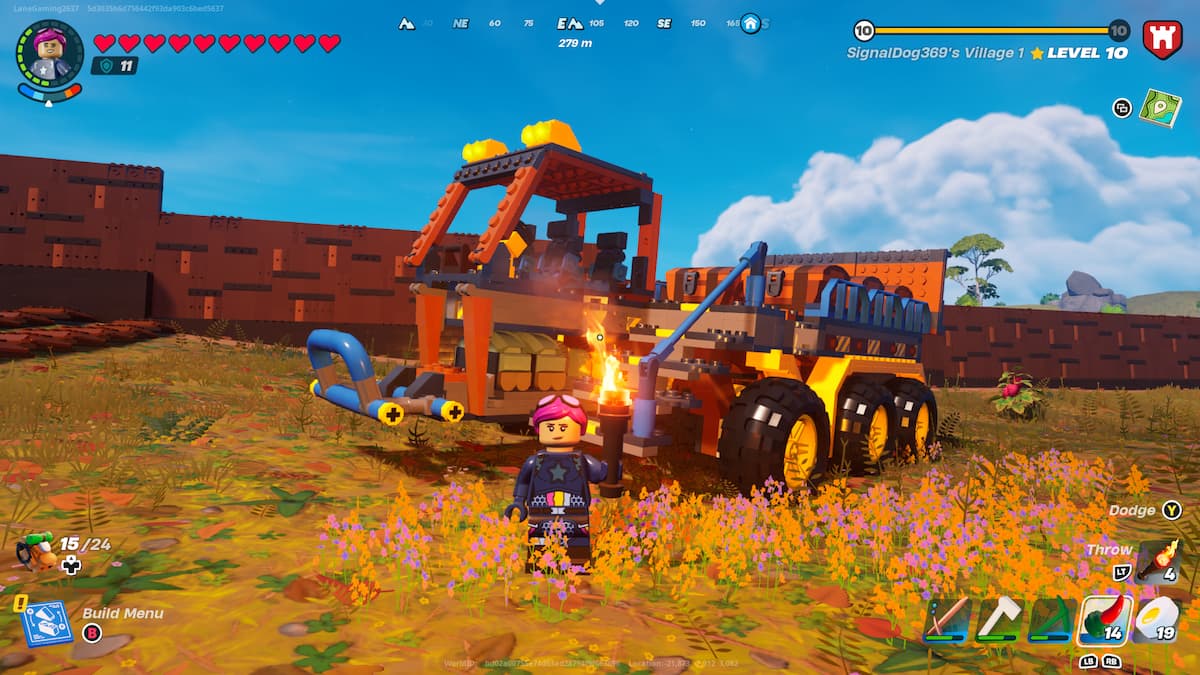The height and width of the screenshot is (675, 1200).
Task: Open the map icon
Action: 1160,108
